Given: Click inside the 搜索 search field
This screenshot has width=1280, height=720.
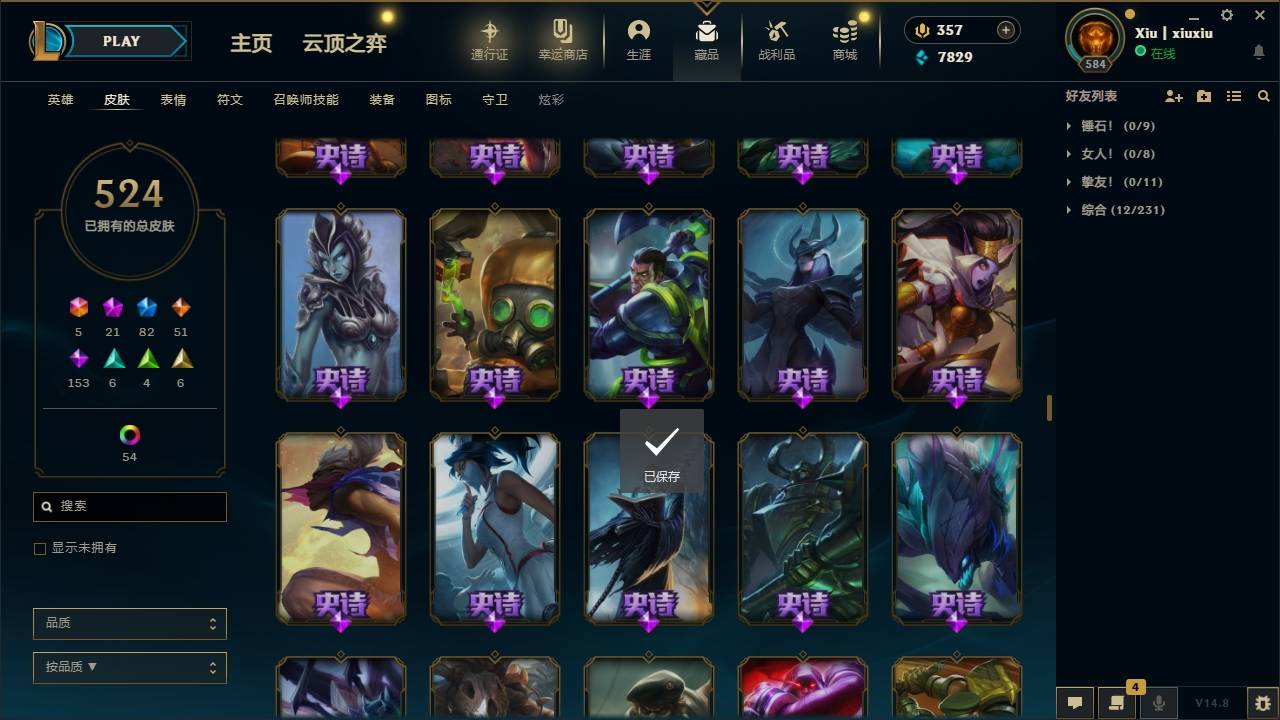Looking at the screenshot, I should (x=129, y=507).
